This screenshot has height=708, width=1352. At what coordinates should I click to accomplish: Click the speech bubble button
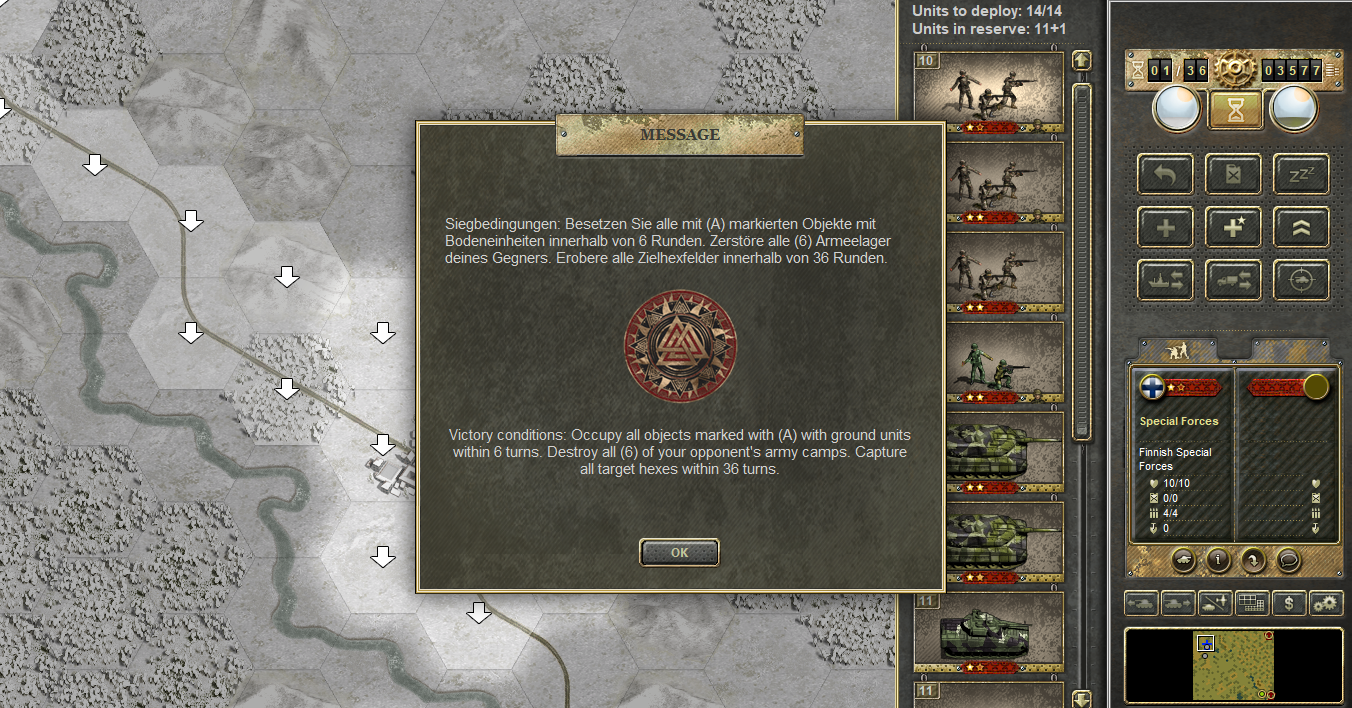pos(1289,560)
